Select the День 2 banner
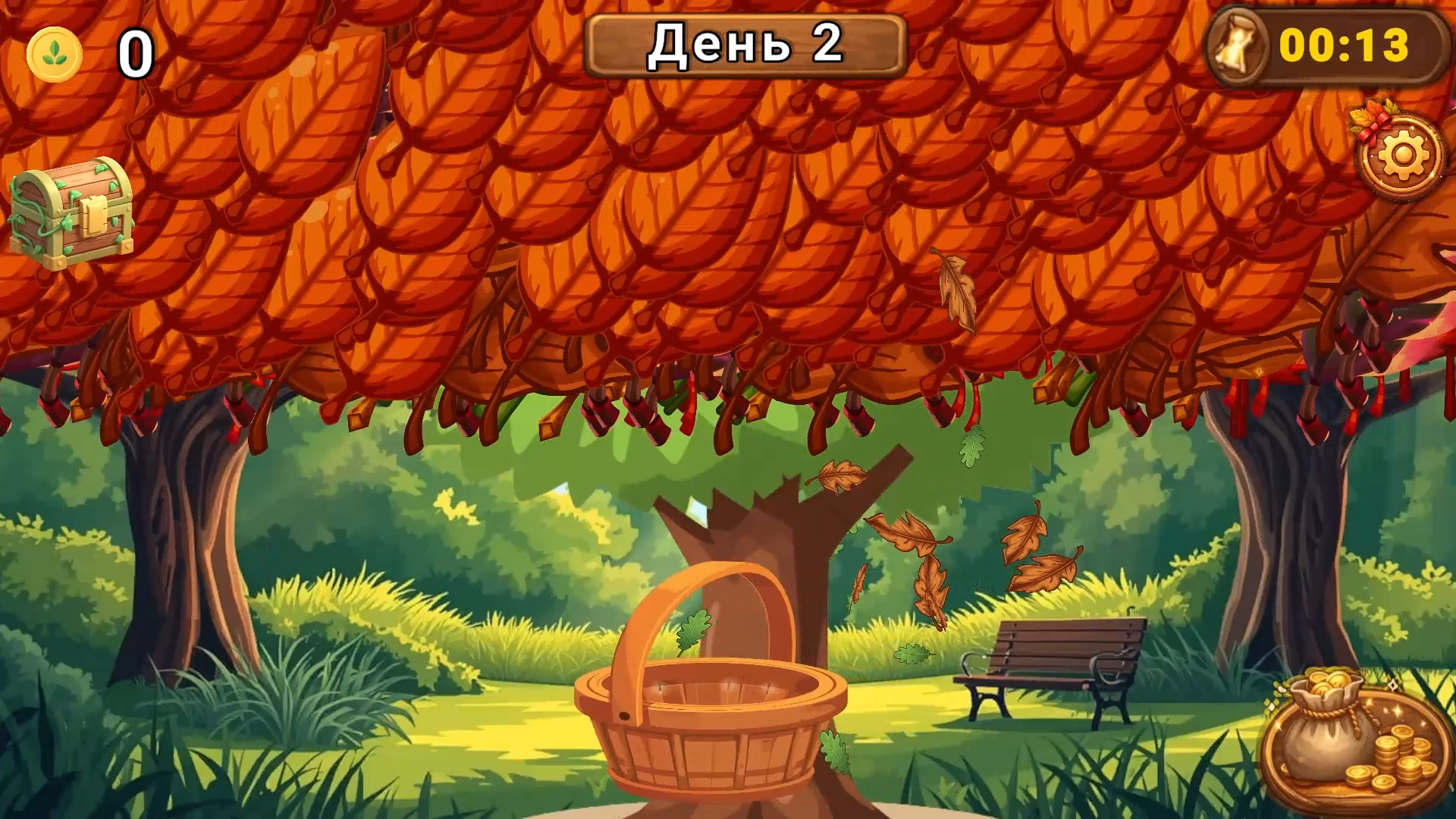The height and width of the screenshot is (819, 1456). pyautogui.click(x=745, y=44)
